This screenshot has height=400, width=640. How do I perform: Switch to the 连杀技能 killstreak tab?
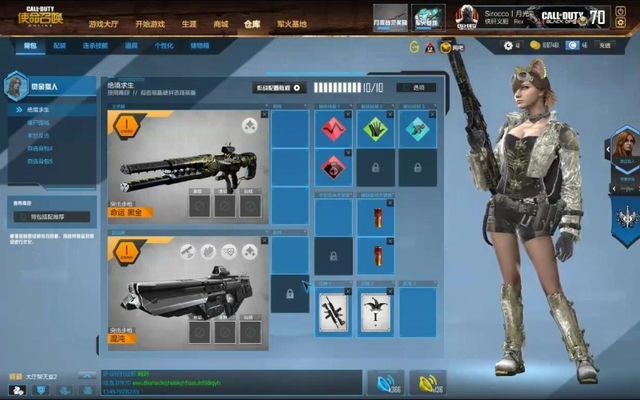click(95, 47)
